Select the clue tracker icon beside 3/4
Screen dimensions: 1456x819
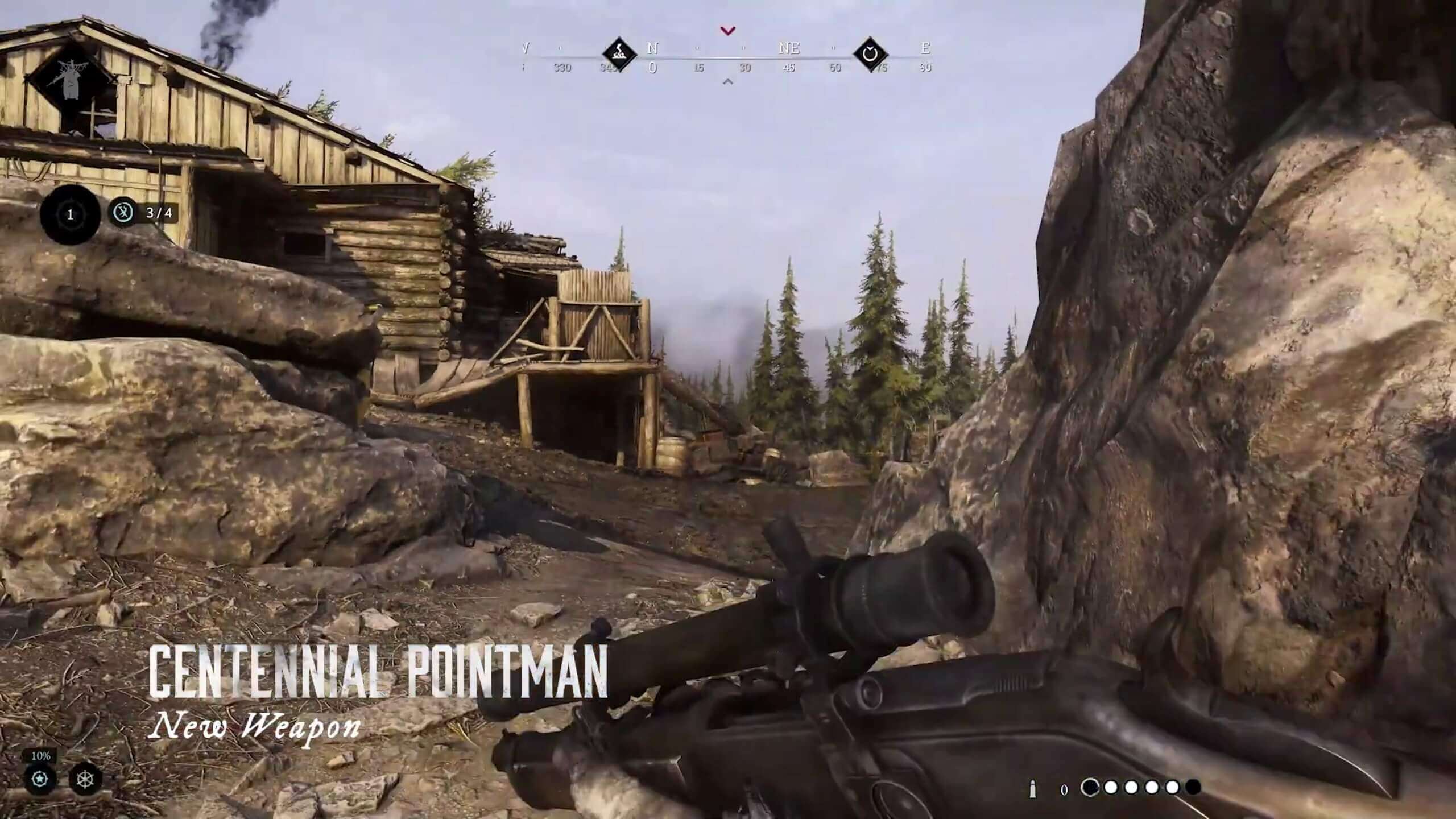[123, 213]
